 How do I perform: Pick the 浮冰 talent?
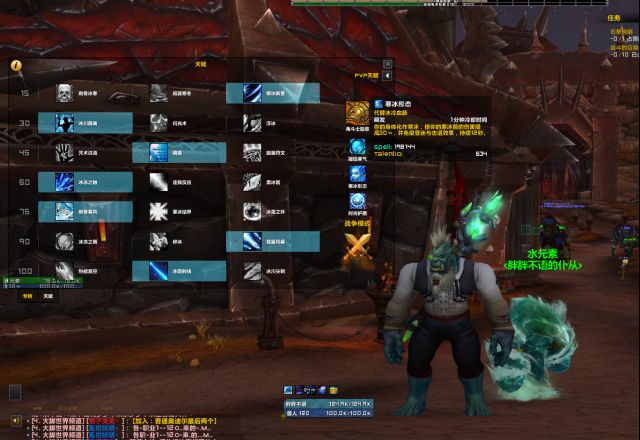(x=252, y=123)
